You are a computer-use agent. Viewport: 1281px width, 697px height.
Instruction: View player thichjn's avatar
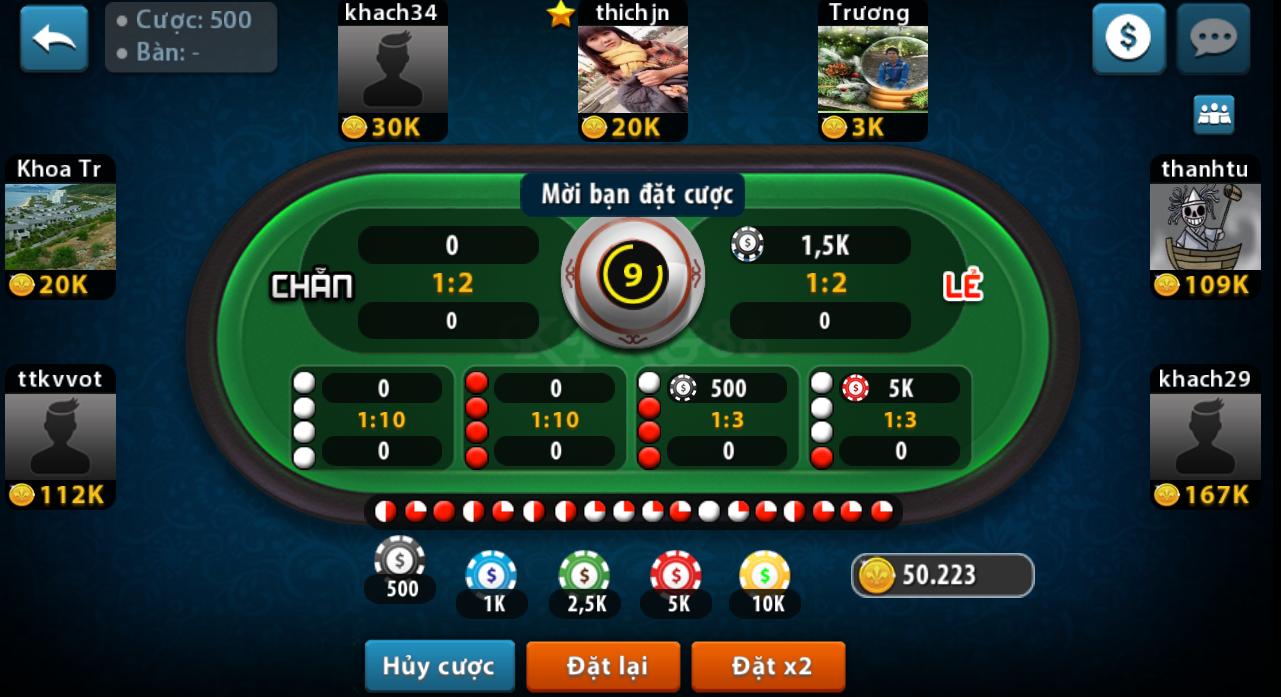(x=632, y=69)
